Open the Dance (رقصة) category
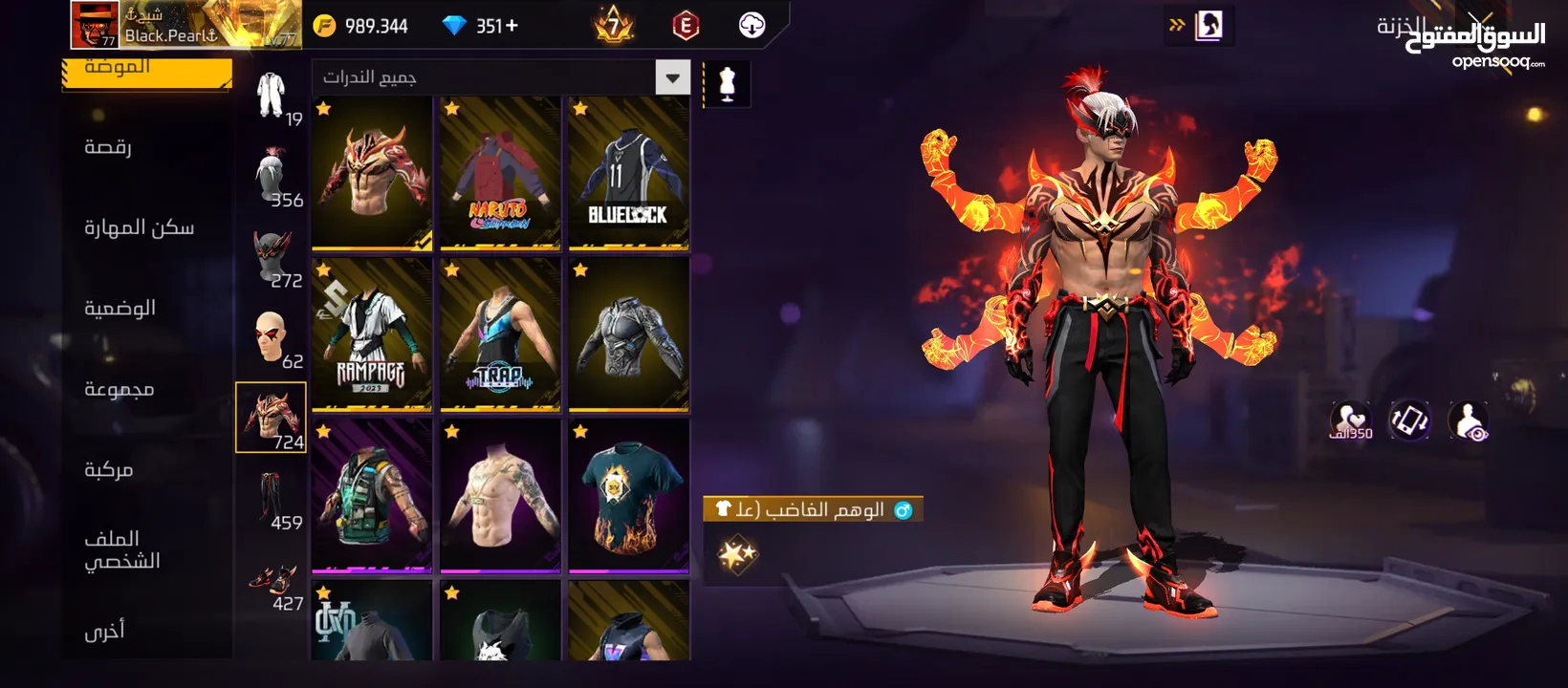Viewport: 1568px width, 688px height. point(108,147)
